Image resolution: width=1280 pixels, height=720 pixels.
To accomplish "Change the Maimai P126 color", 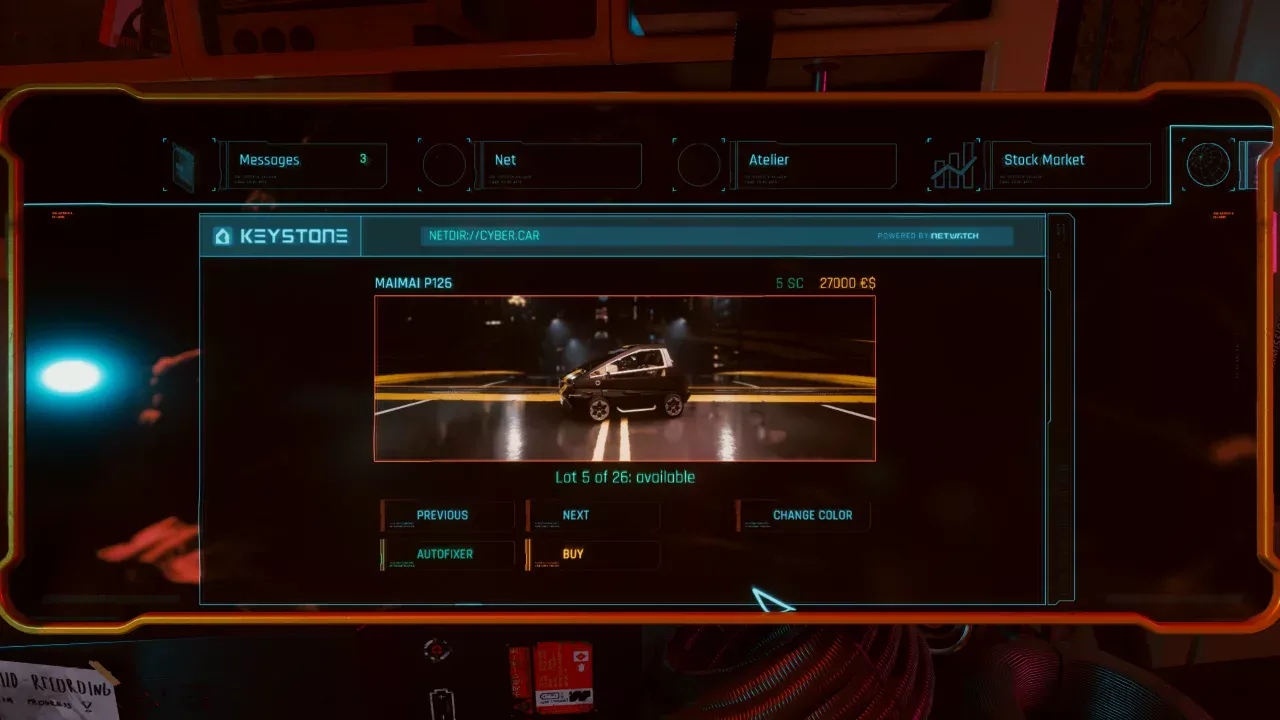I will click(x=805, y=514).
